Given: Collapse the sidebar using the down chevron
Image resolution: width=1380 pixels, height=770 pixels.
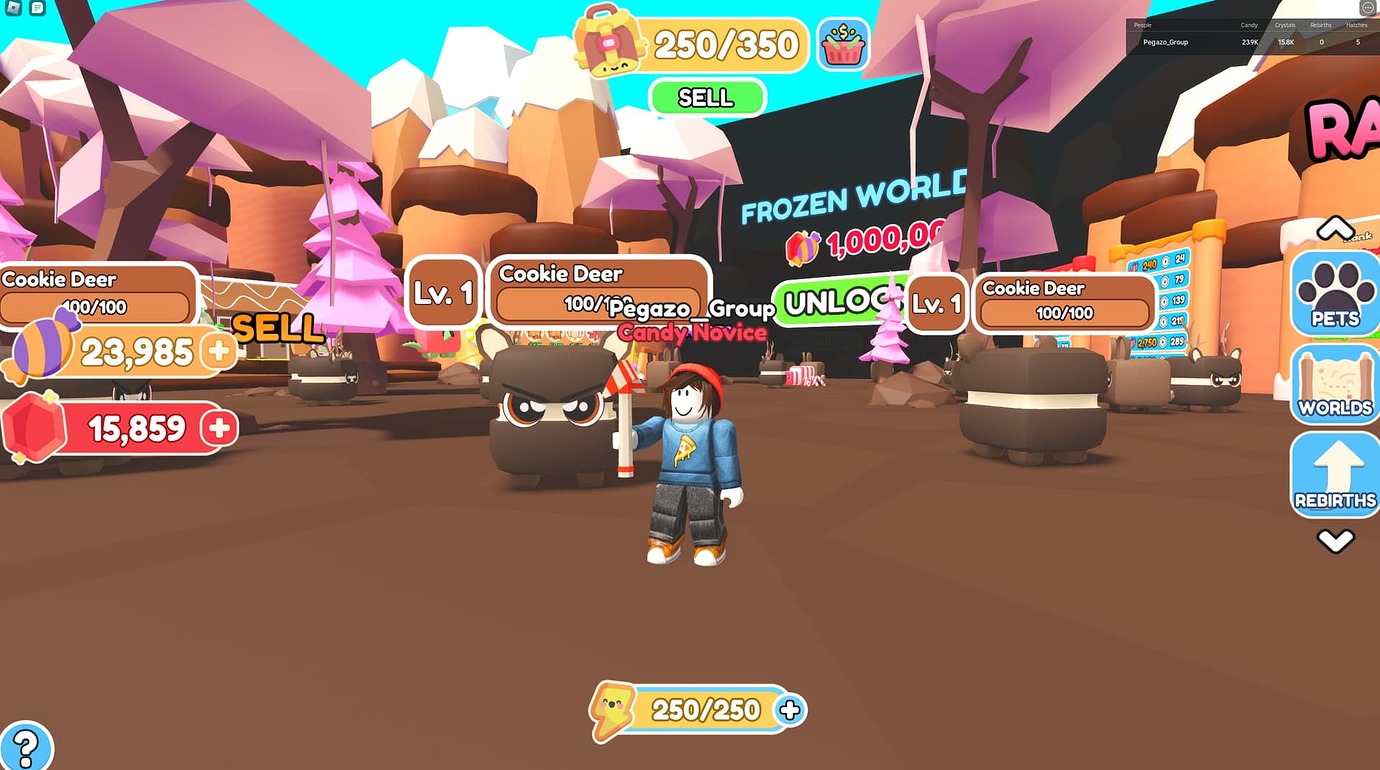Looking at the screenshot, I should [1334, 540].
